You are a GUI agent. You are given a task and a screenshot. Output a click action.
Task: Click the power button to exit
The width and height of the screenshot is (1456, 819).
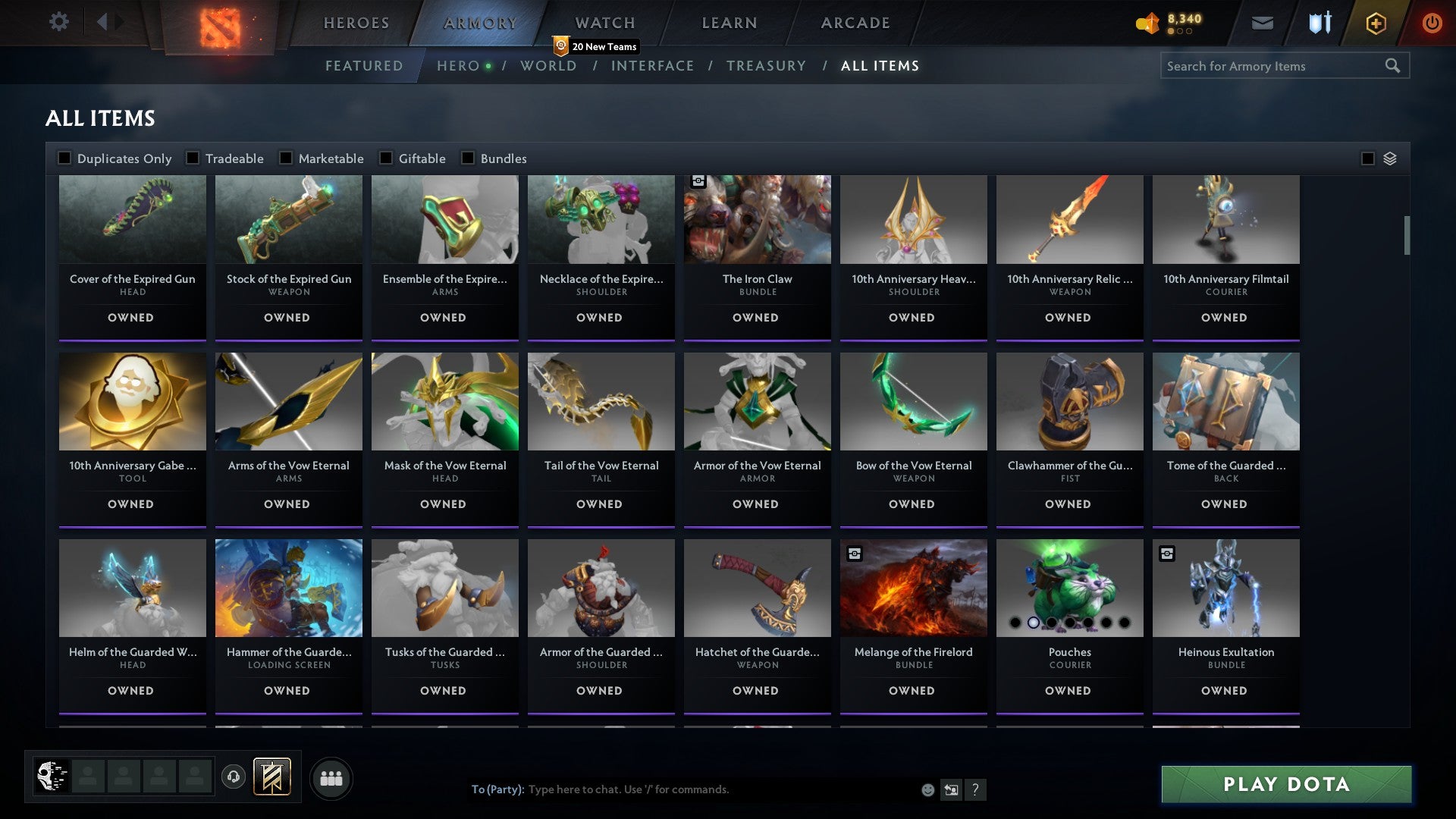pyautogui.click(x=1432, y=23)
